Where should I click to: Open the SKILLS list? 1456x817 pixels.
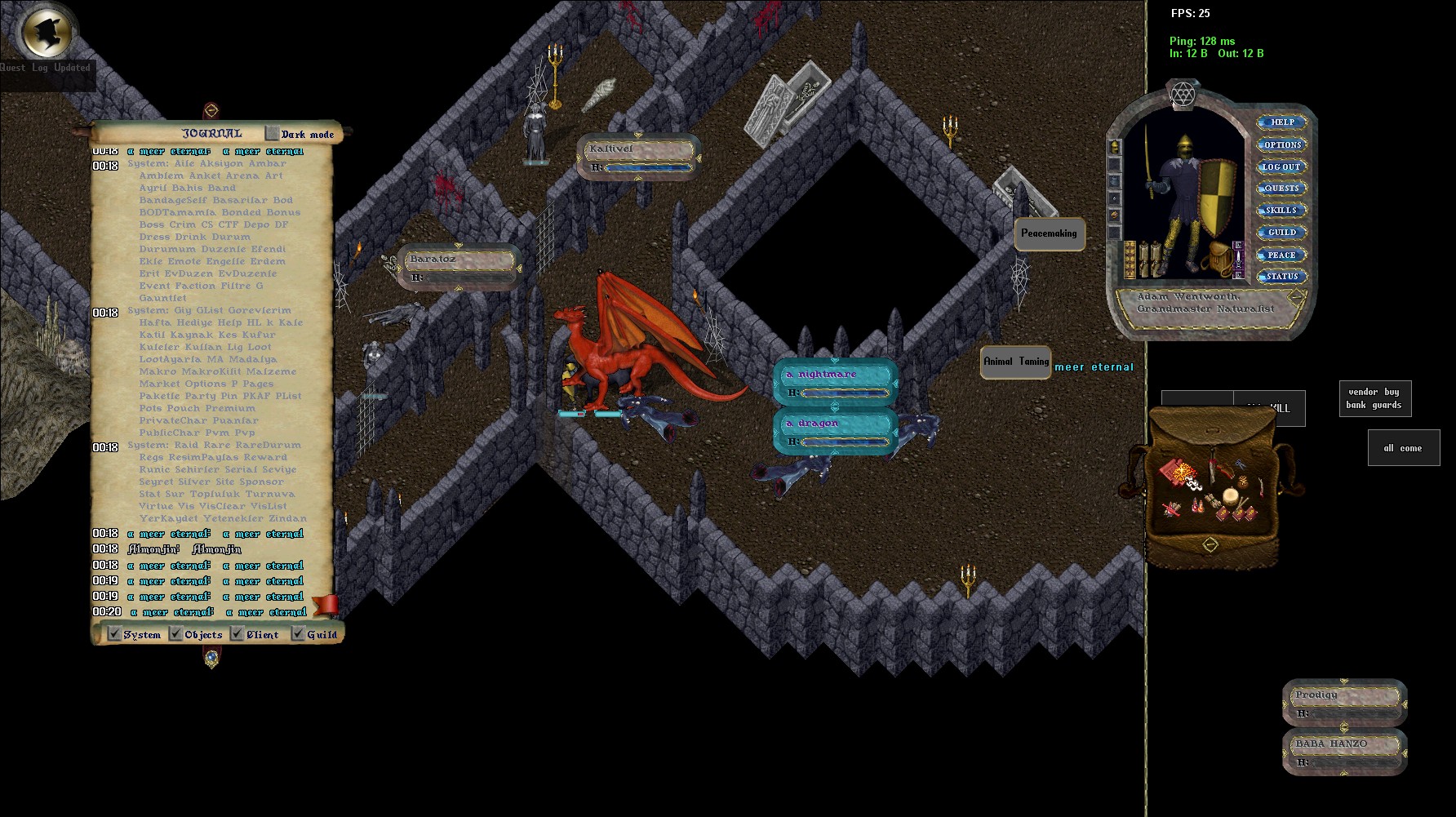pos(1281,211)
